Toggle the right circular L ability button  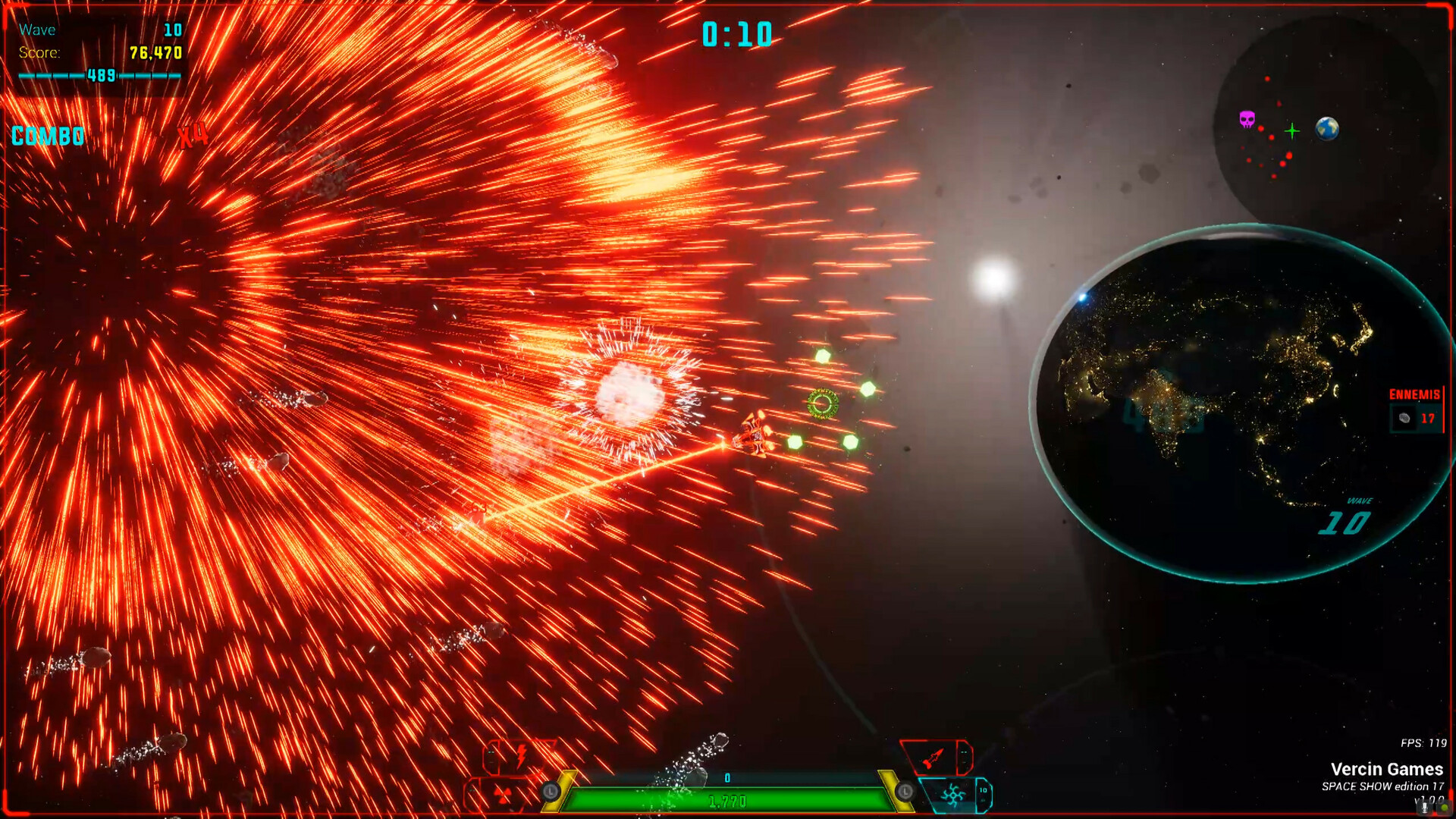coord(906,791)
